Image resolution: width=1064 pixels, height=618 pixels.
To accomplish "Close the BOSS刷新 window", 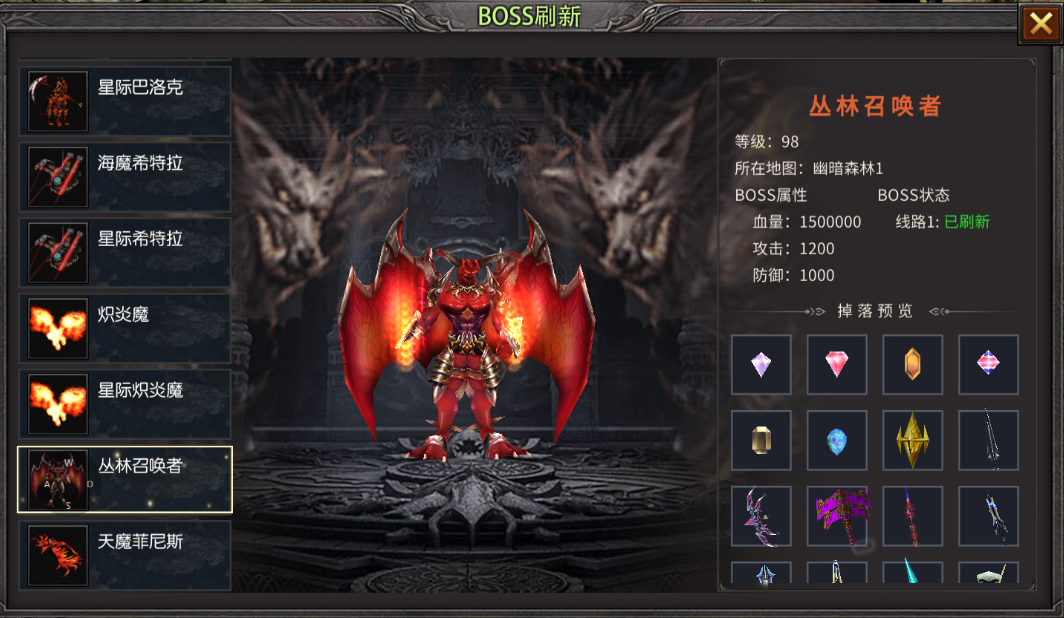I will pos(1038,24).
